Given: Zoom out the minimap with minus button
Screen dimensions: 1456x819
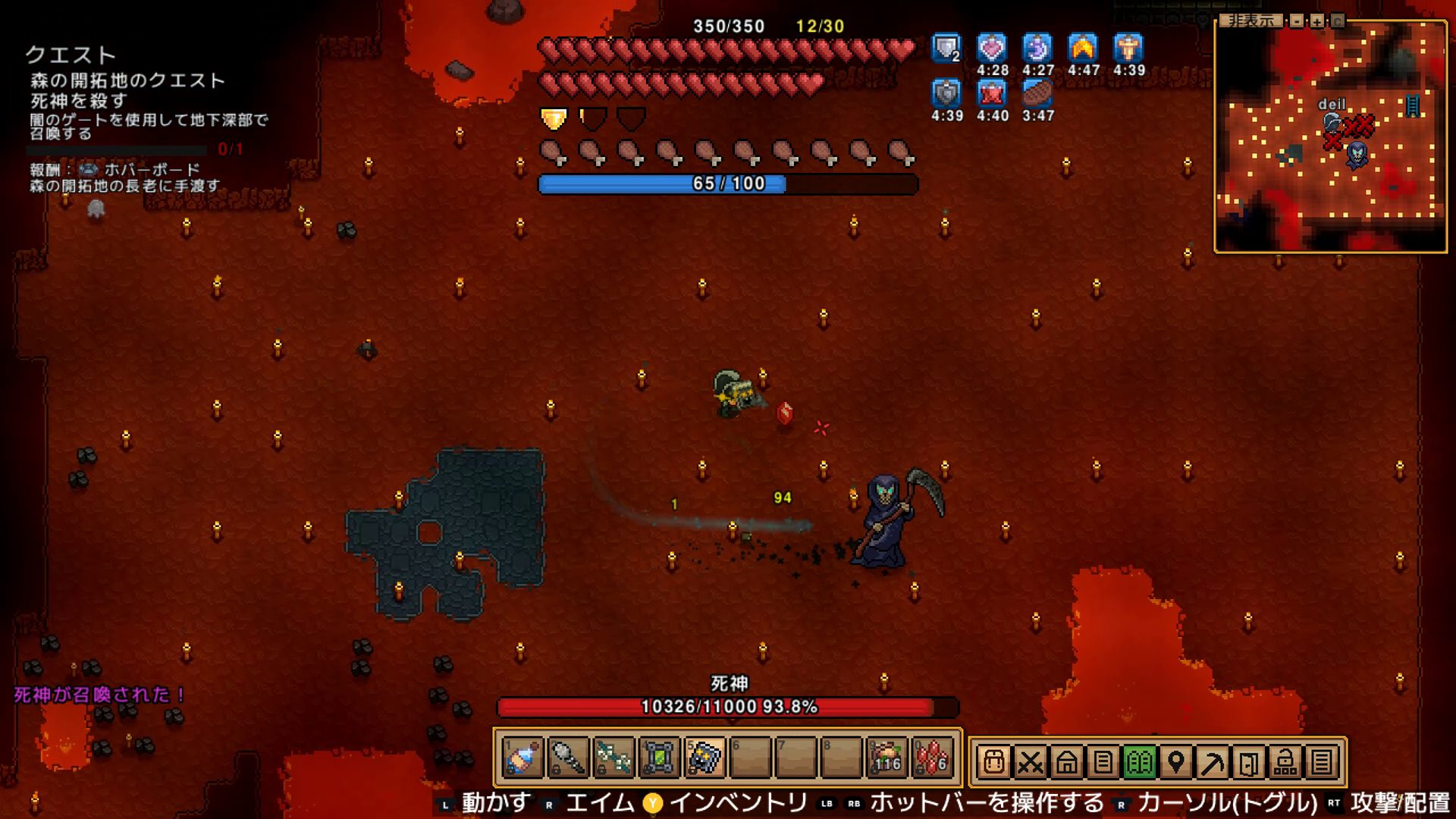Looking at the screenshot, I should pos(1297,21).
